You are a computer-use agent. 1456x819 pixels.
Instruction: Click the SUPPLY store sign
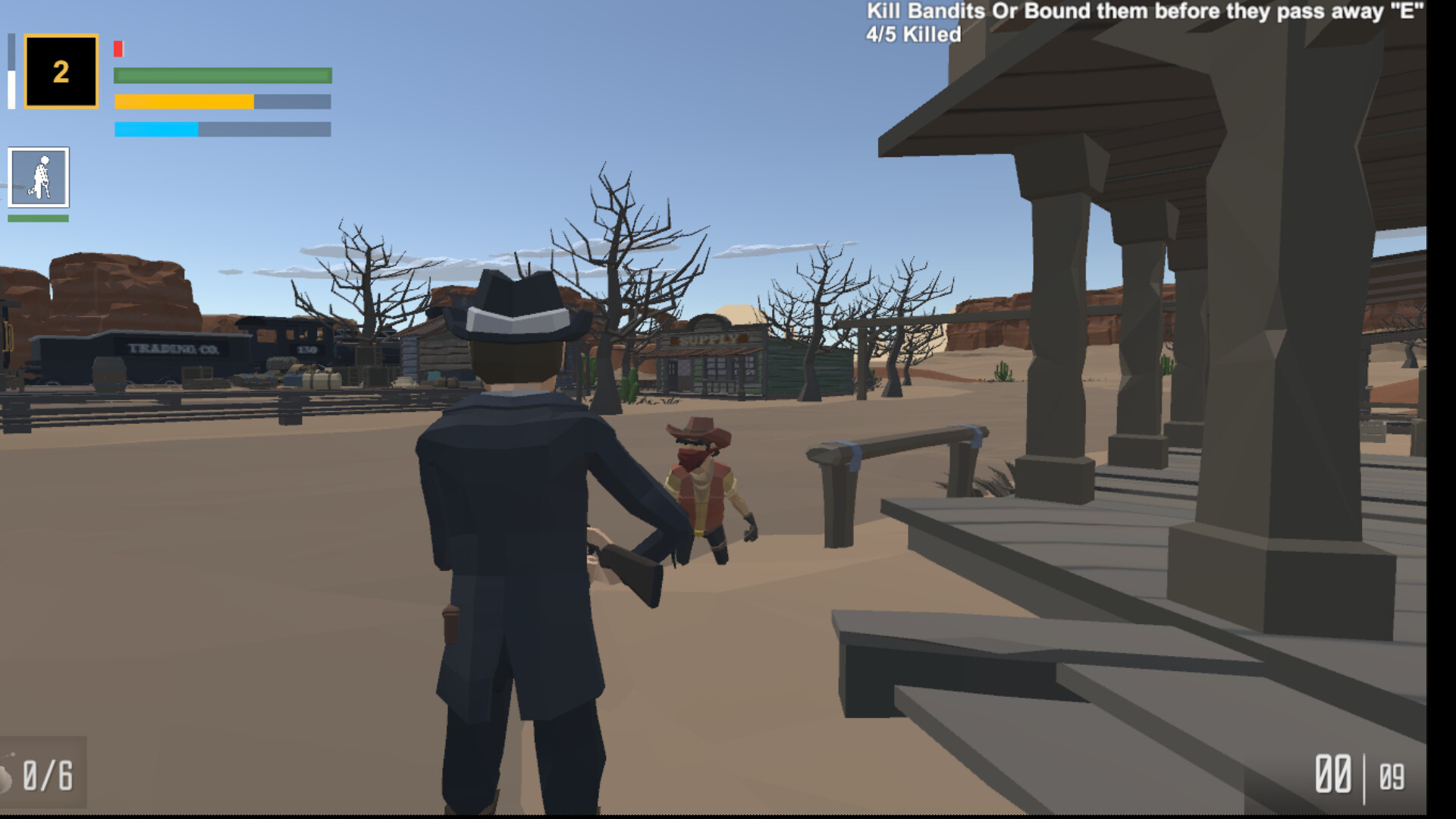(x=708, y=341)
